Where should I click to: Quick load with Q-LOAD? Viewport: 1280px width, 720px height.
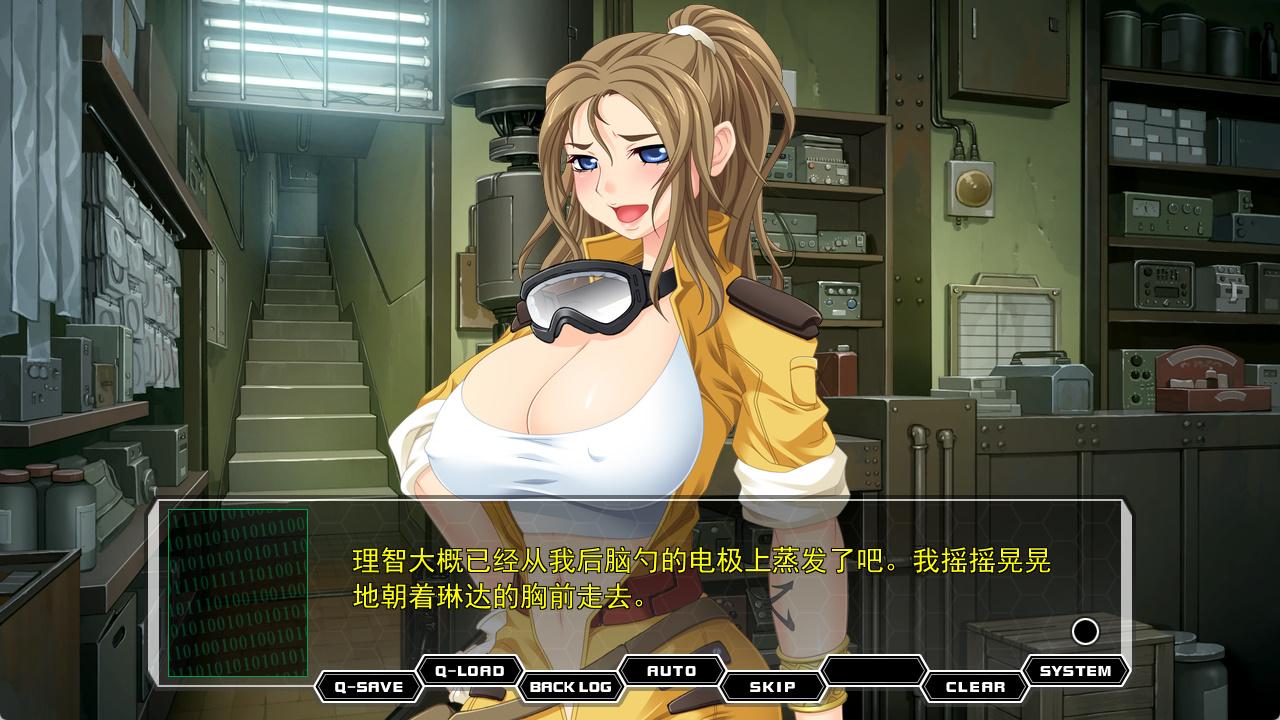469,671
